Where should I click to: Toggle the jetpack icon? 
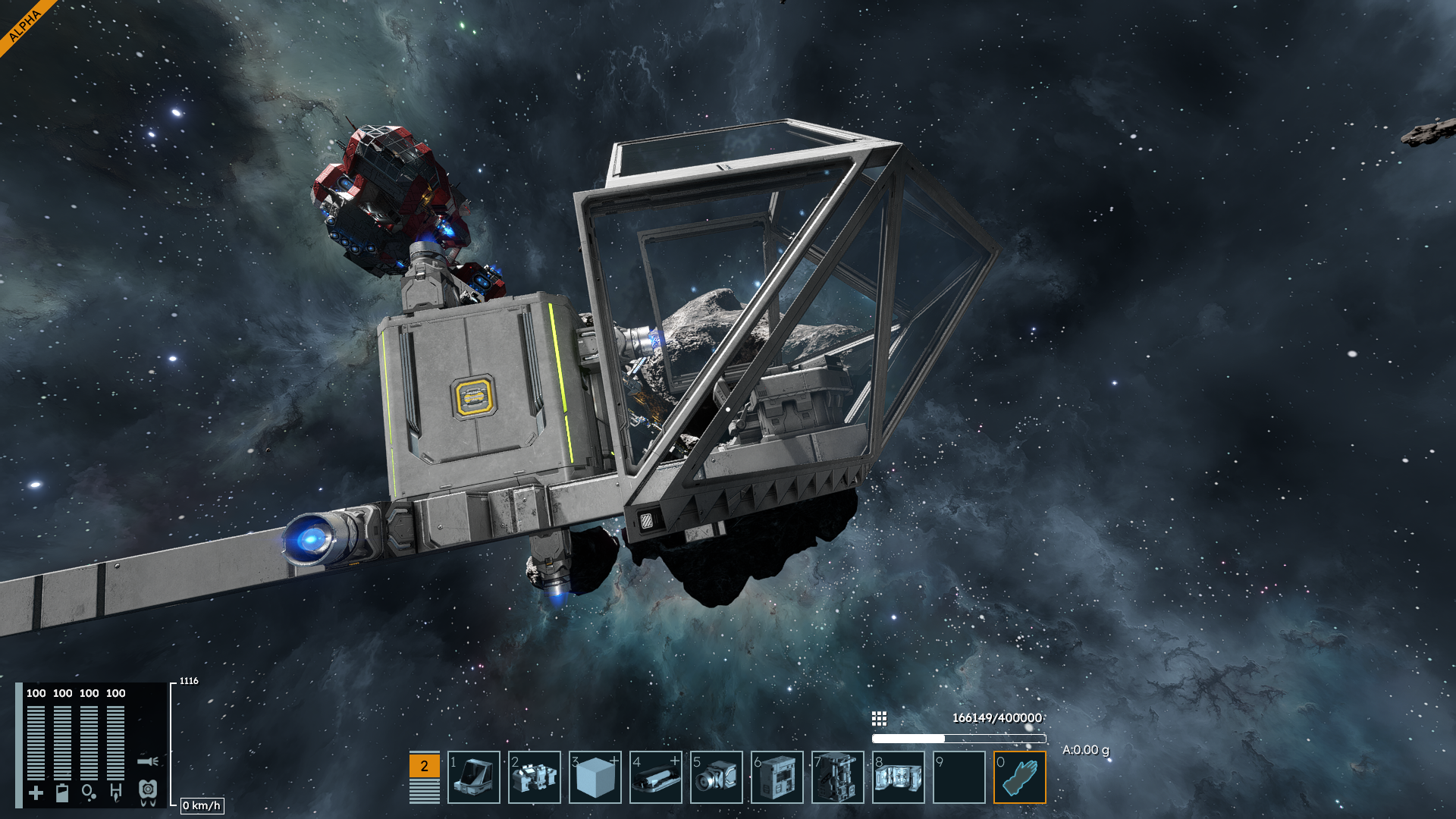coord(148,792)
